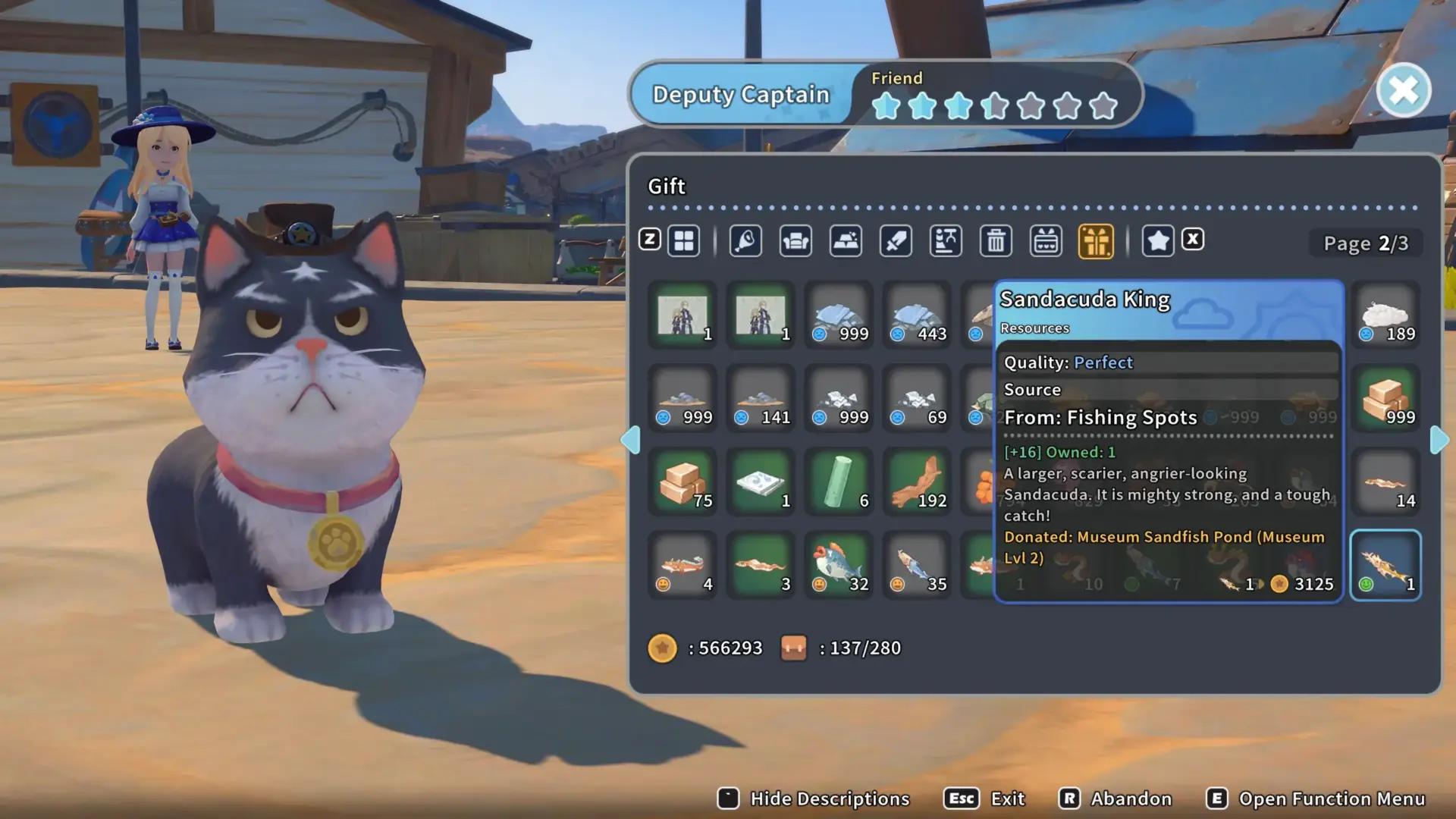Screen dimensions: 1456x819
Task: Open the star favorites tab
Action: 1158,241
